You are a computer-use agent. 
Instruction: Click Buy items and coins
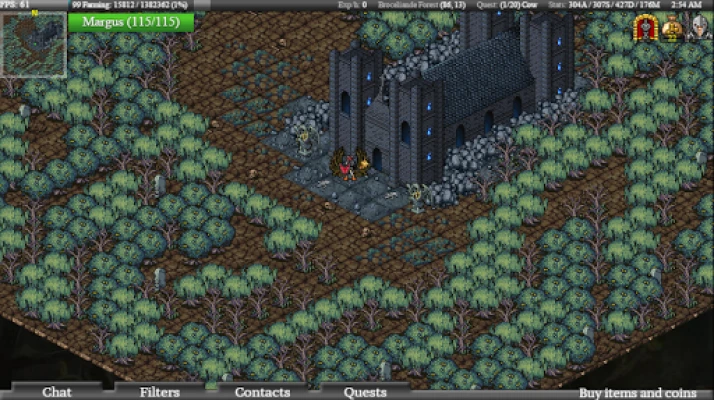pyautogui.click(x=640, y=392)
